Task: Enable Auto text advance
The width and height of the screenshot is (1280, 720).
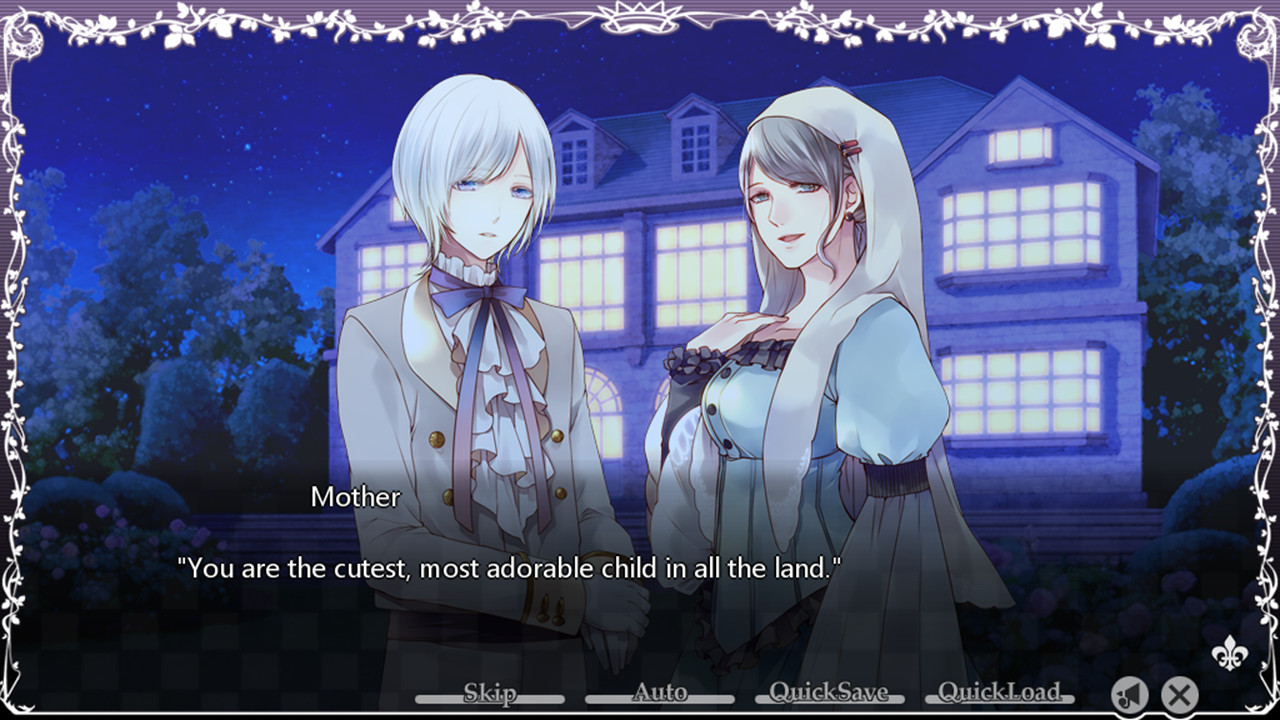Action: click(x=660, y=693)
